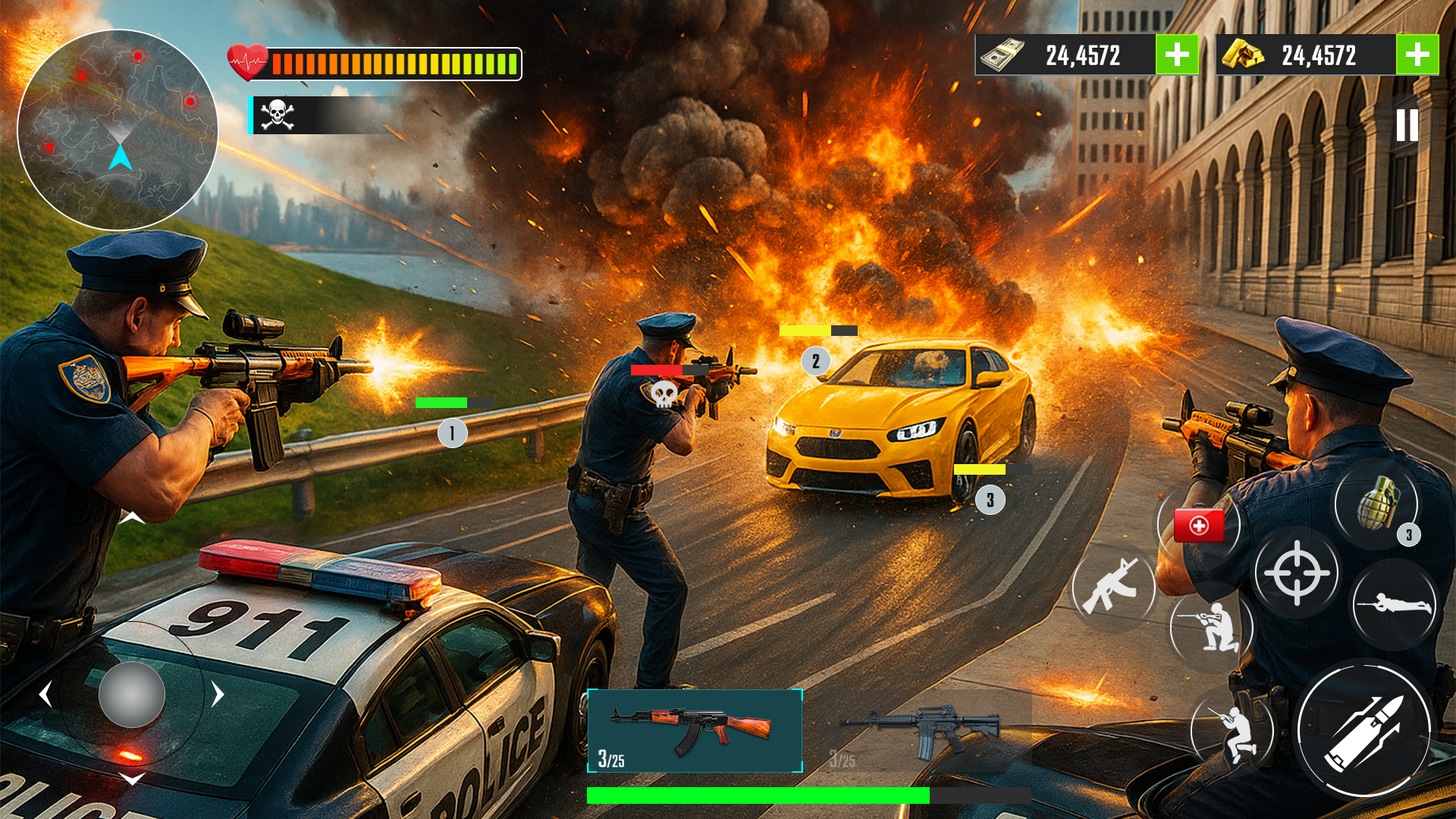Go prone with the lying soldier button
1456x819 pixels.
point(1394,604)
